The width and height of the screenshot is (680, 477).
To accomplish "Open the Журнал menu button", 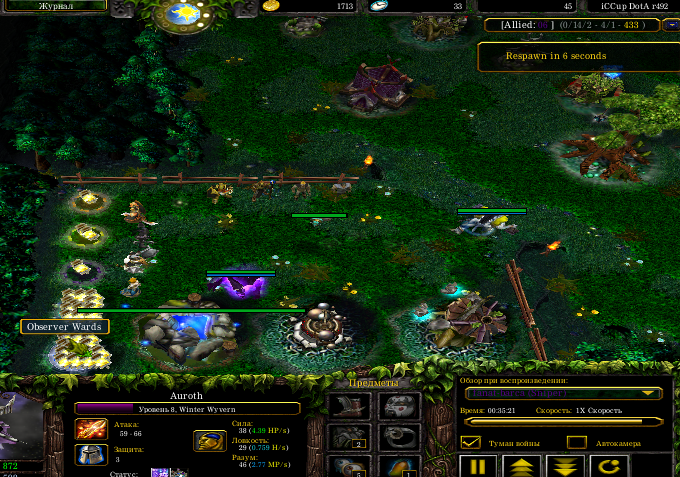I will 56,6.
